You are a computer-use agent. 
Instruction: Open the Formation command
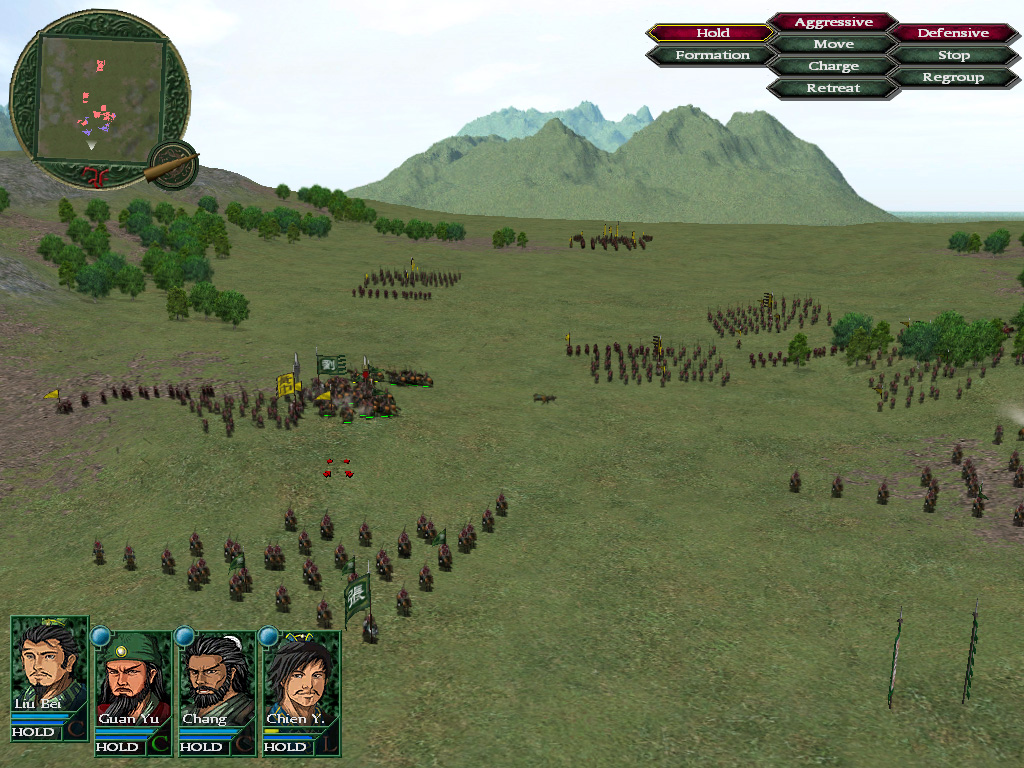tap(712, 55)
